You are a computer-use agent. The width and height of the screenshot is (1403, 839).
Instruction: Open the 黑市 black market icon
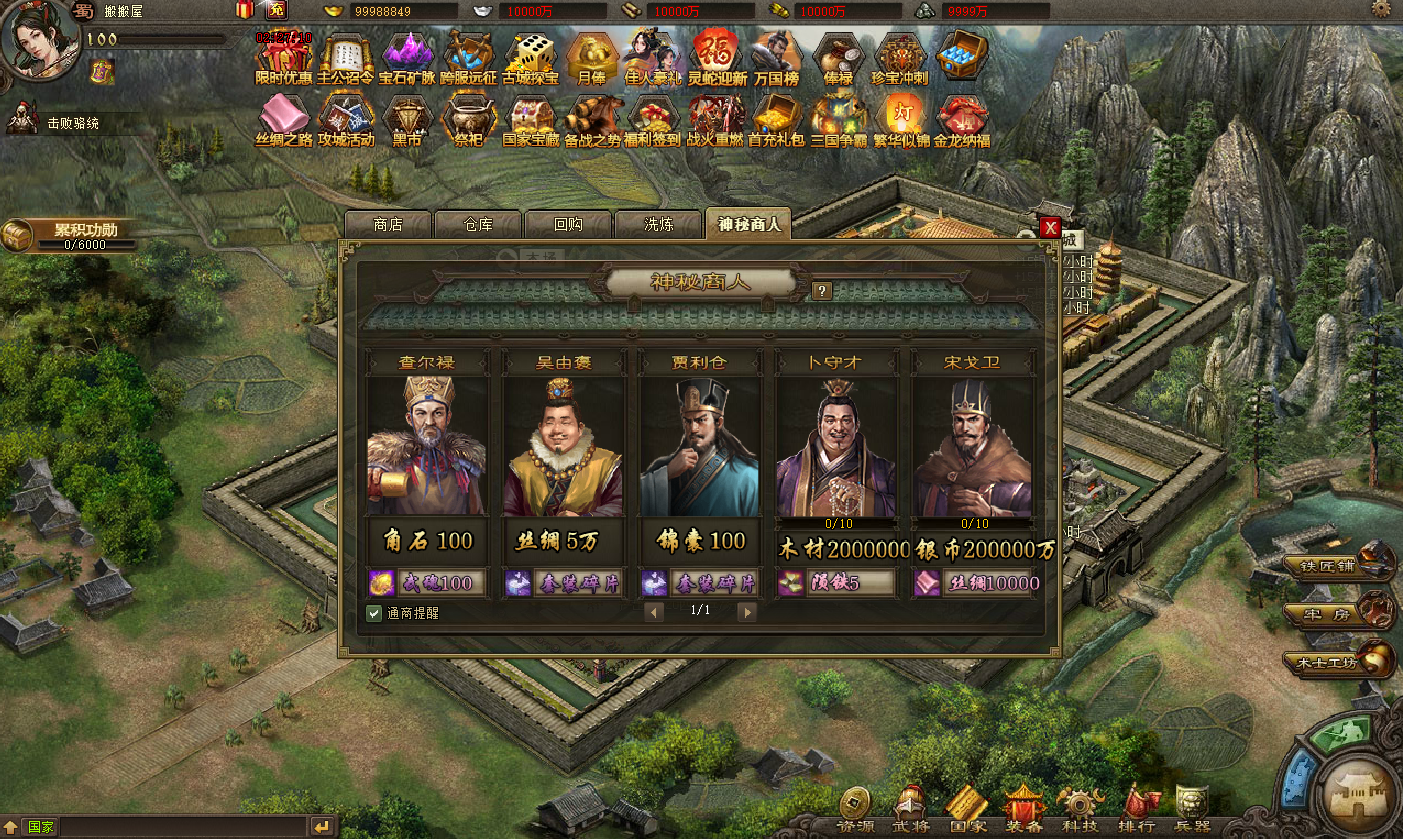(x=407, y=121)
